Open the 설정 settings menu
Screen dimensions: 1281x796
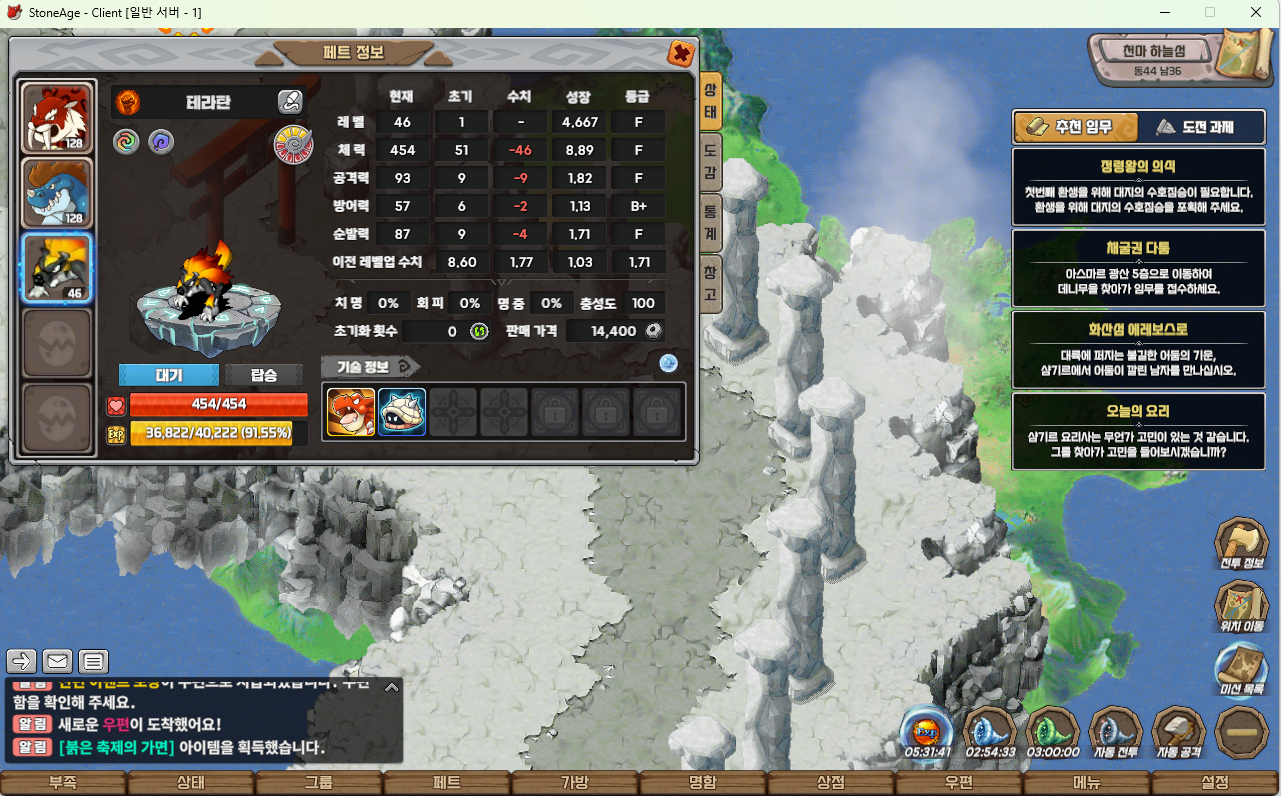pyautogui.click(x=1215, y=782)
